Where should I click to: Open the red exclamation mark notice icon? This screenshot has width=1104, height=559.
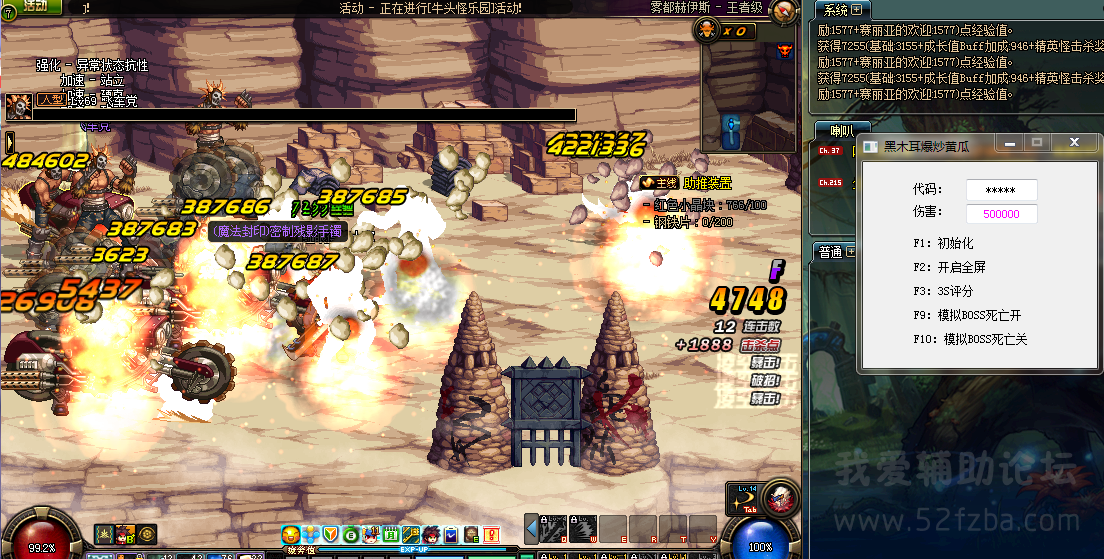[x=491, y=535]
